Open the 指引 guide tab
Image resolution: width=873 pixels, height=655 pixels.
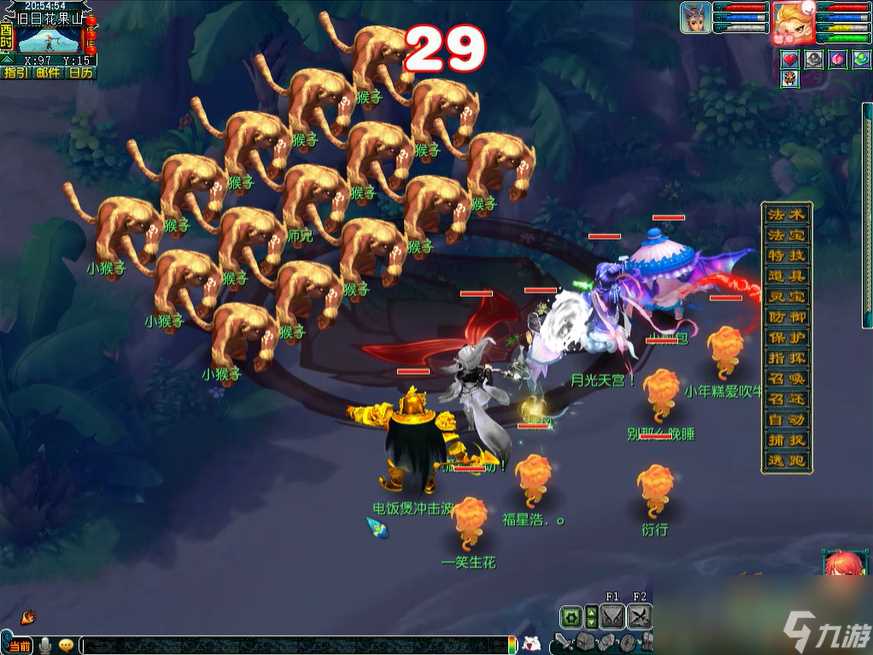(x=15, y=72)
